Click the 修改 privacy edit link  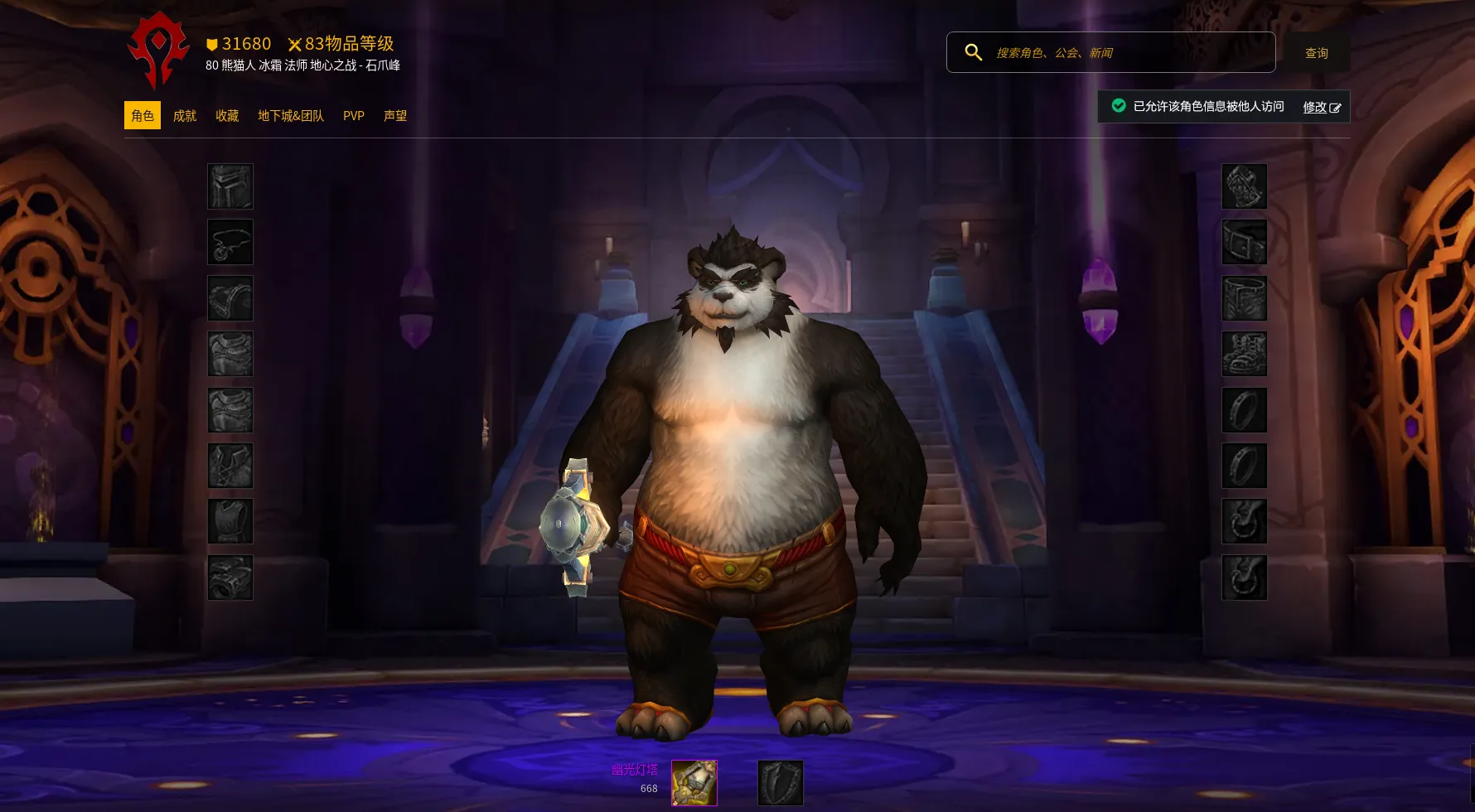click(x=1321, y=107)
